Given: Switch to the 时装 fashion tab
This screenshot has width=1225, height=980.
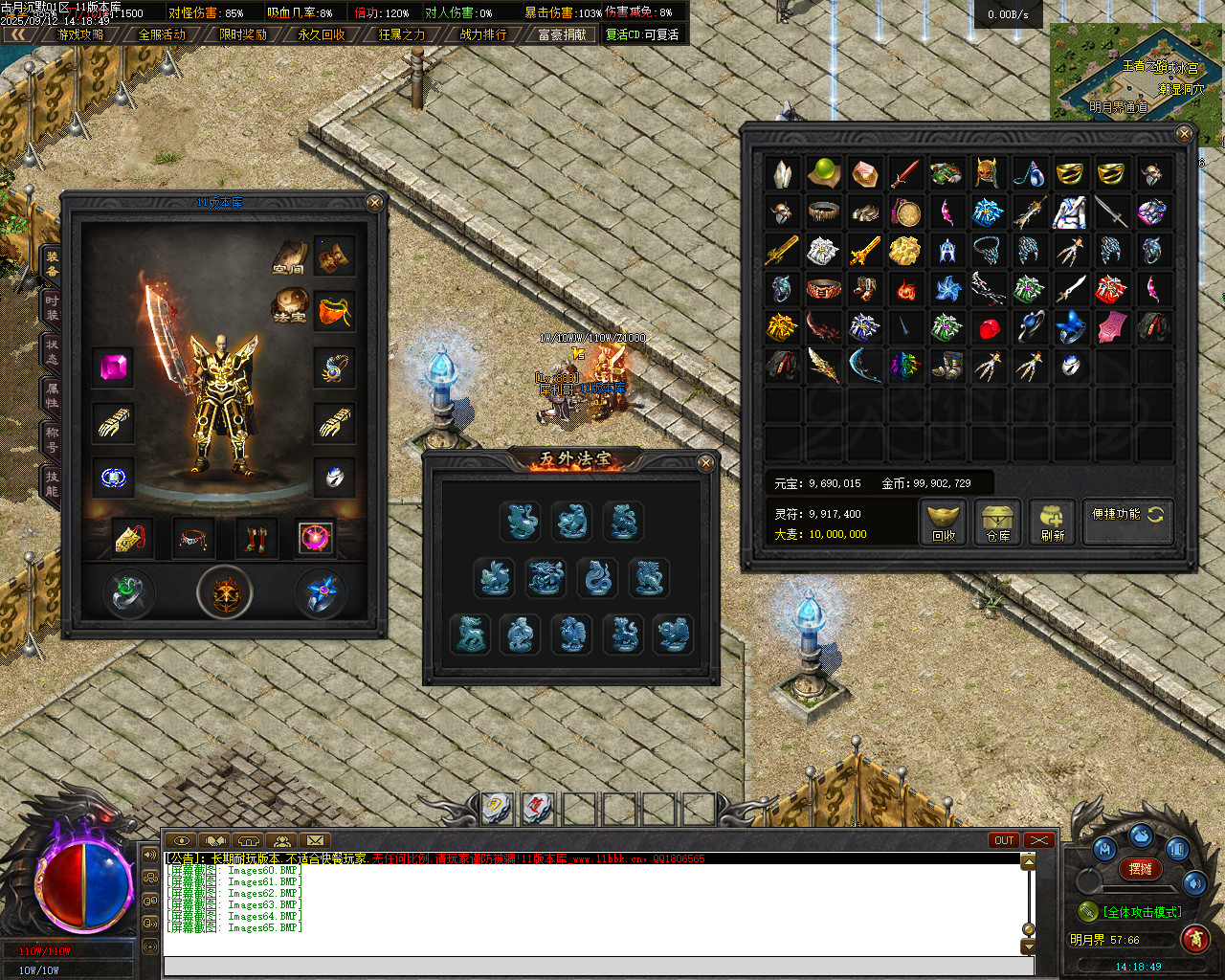Looking at the screenshot, I should coord(51,307).
